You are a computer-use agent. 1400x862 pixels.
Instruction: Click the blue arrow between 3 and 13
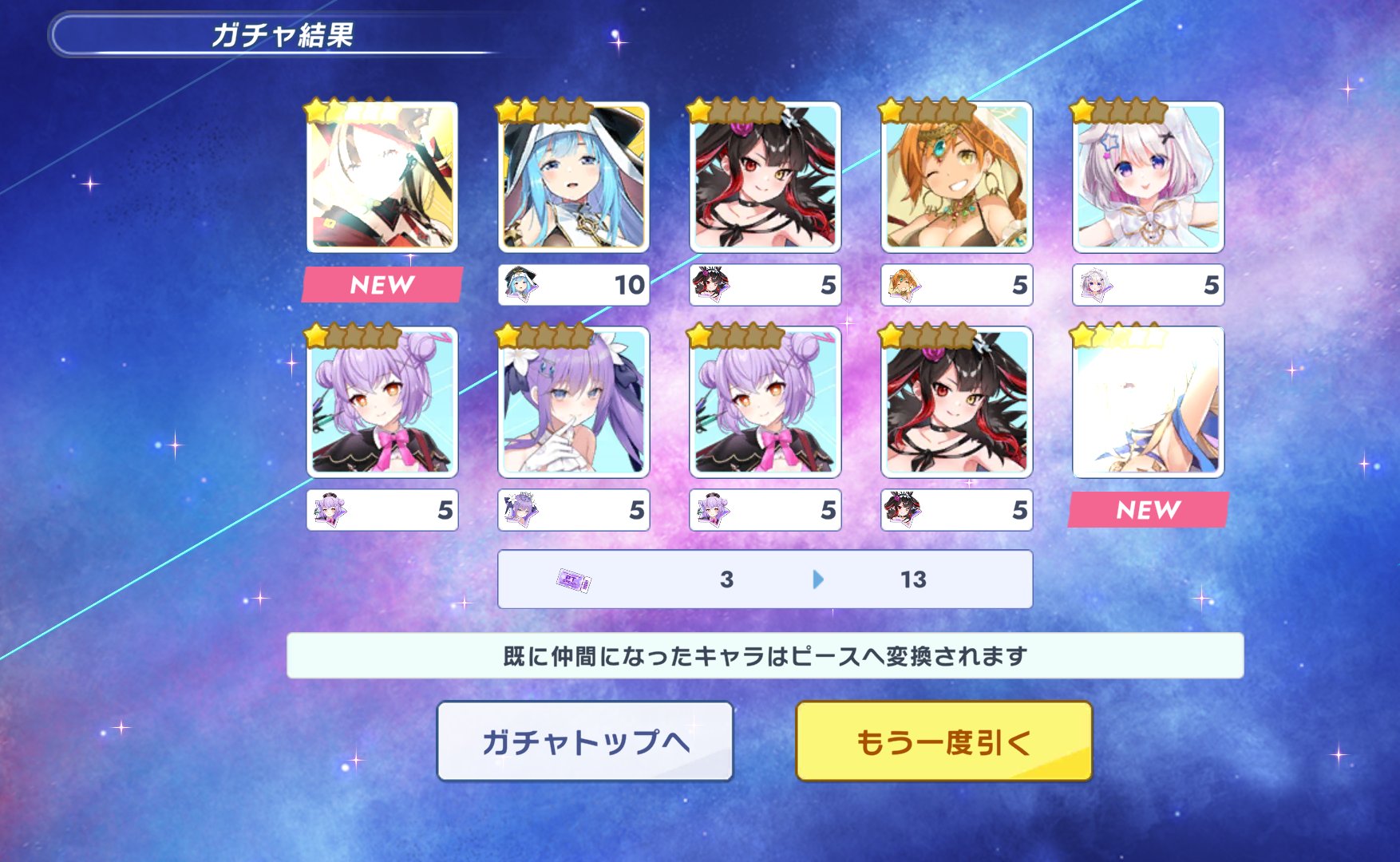pos(817,580)
